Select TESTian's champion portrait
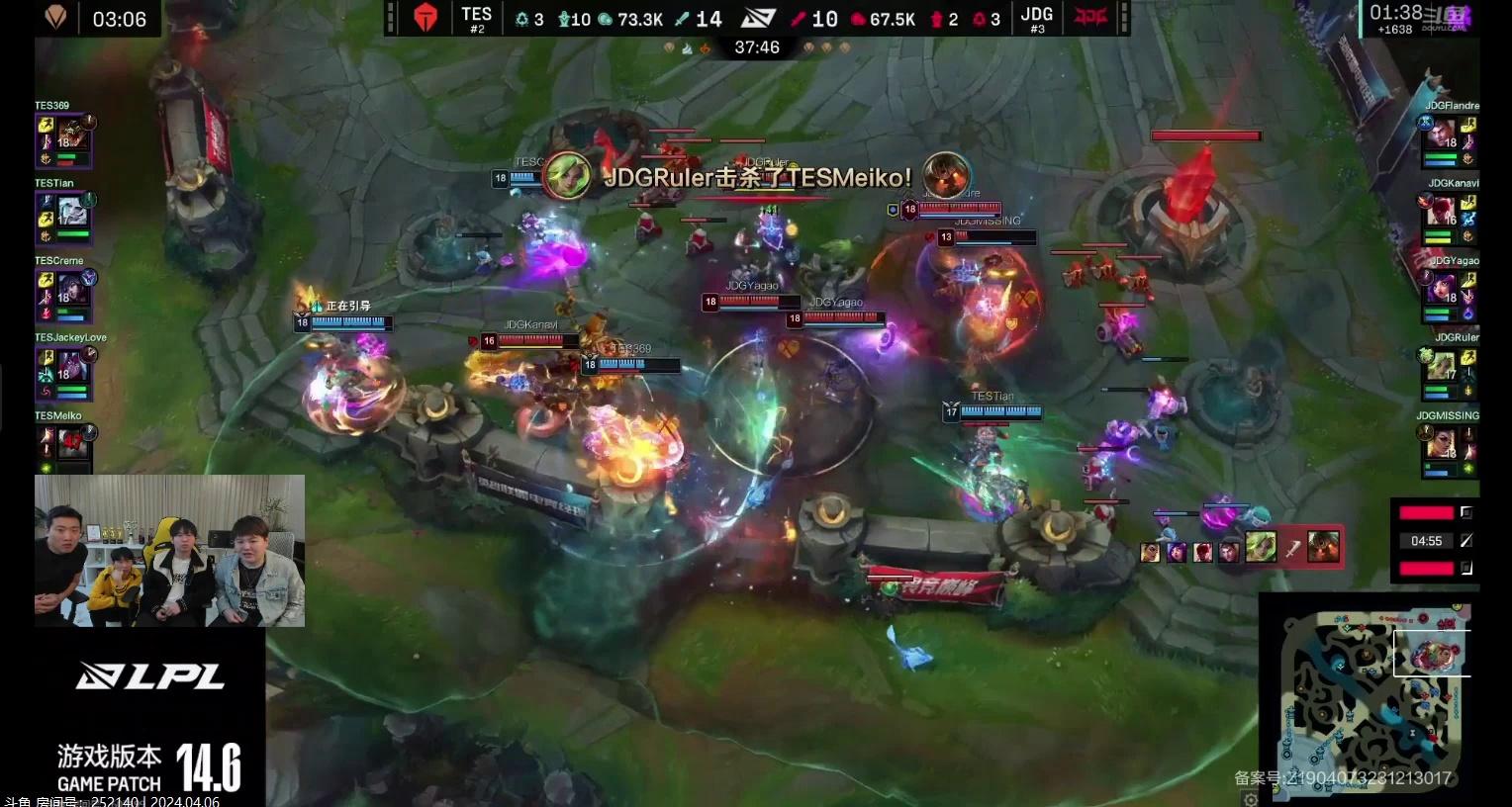Image resolution: width=1512 pixels, height=807 pixels. coord(71,213)
